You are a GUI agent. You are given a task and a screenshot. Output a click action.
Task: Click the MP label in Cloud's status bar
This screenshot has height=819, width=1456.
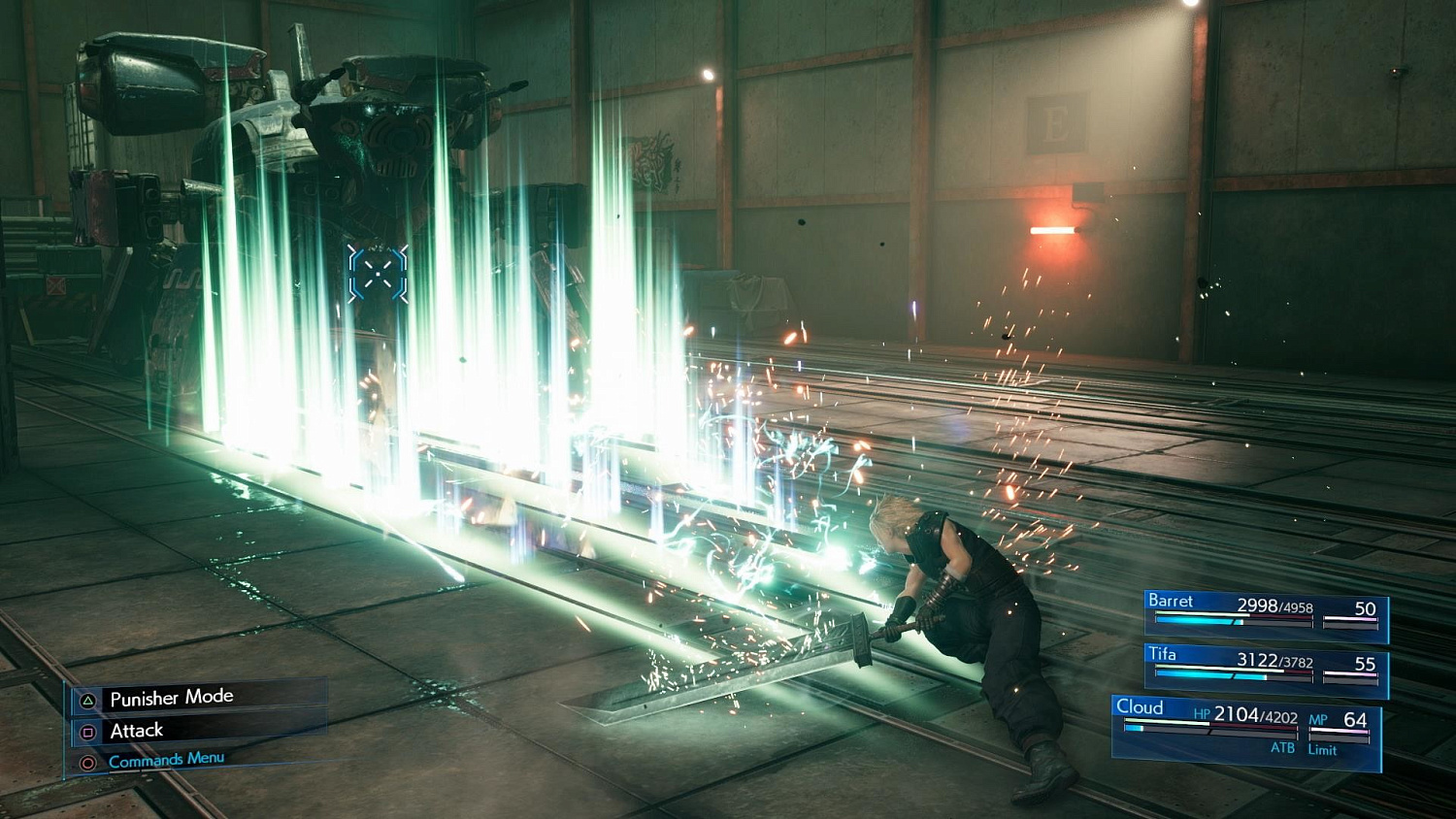(1318, 719)
